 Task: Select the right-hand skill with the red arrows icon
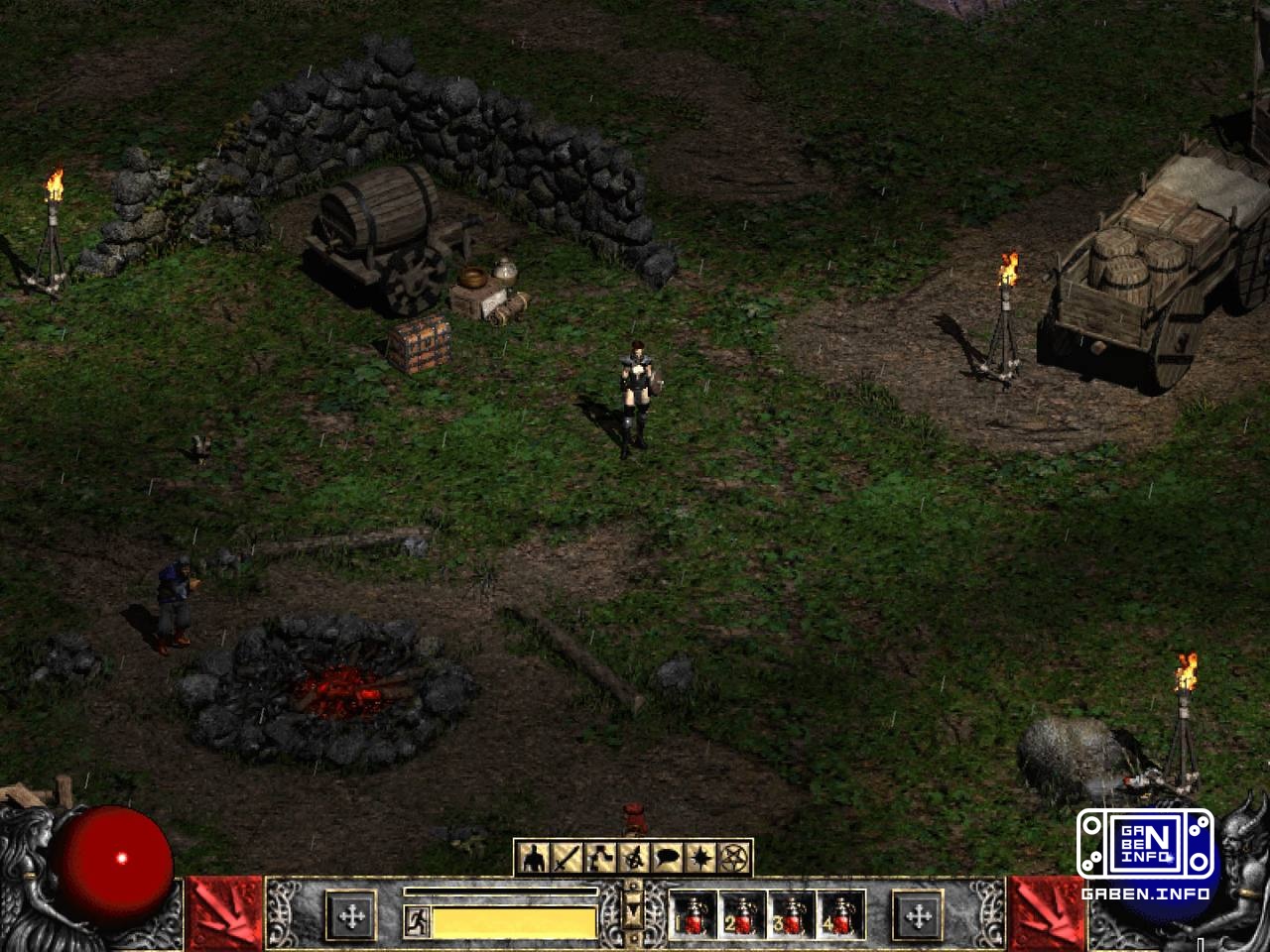point(1047,914)
